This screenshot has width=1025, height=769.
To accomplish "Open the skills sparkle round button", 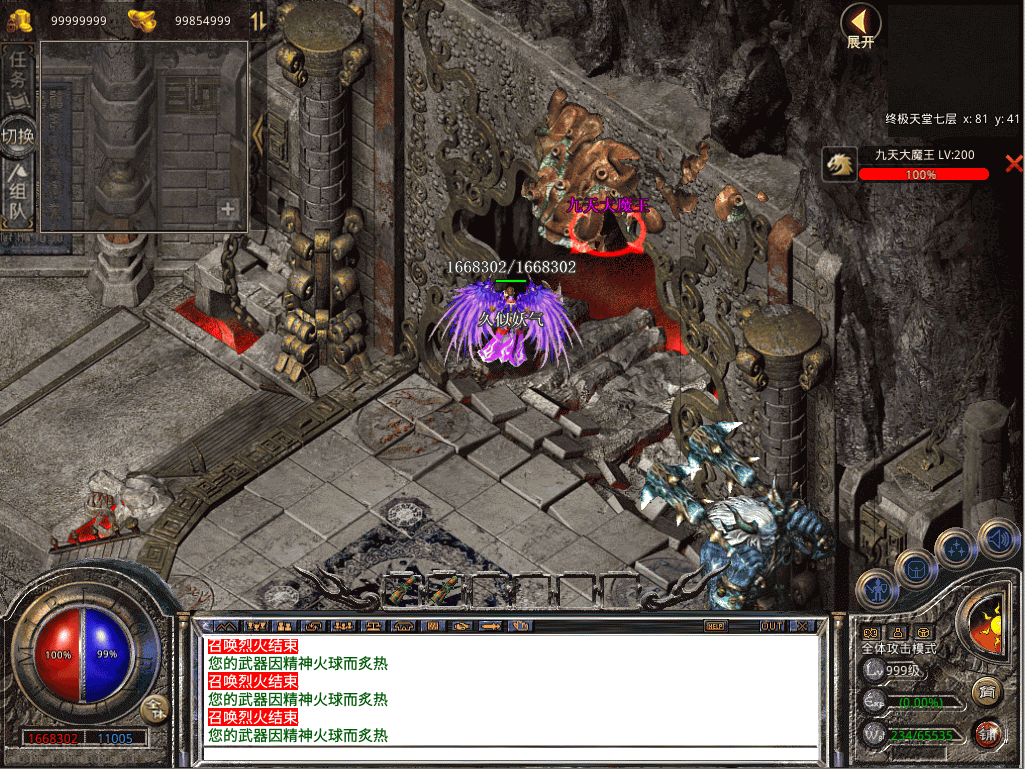I will pyautogui.click(x=955, y=548).
